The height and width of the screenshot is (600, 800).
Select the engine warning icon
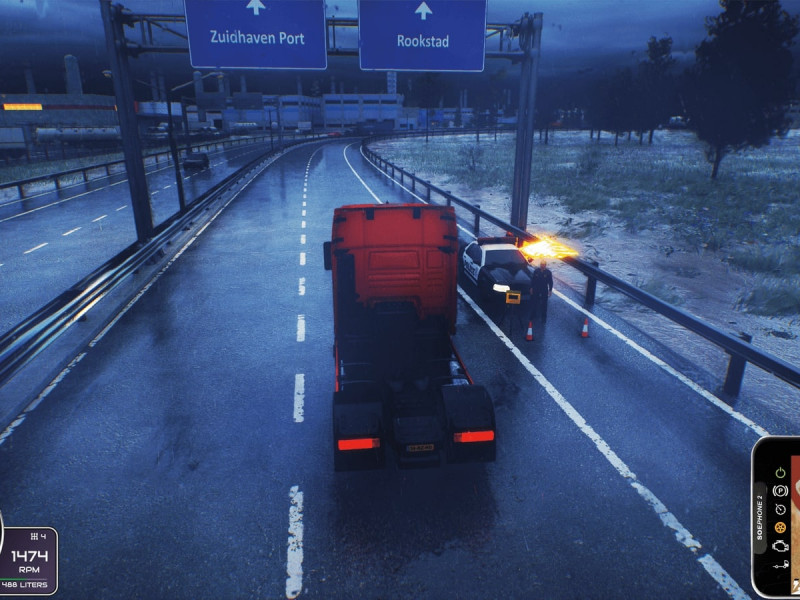coord(781,545)
